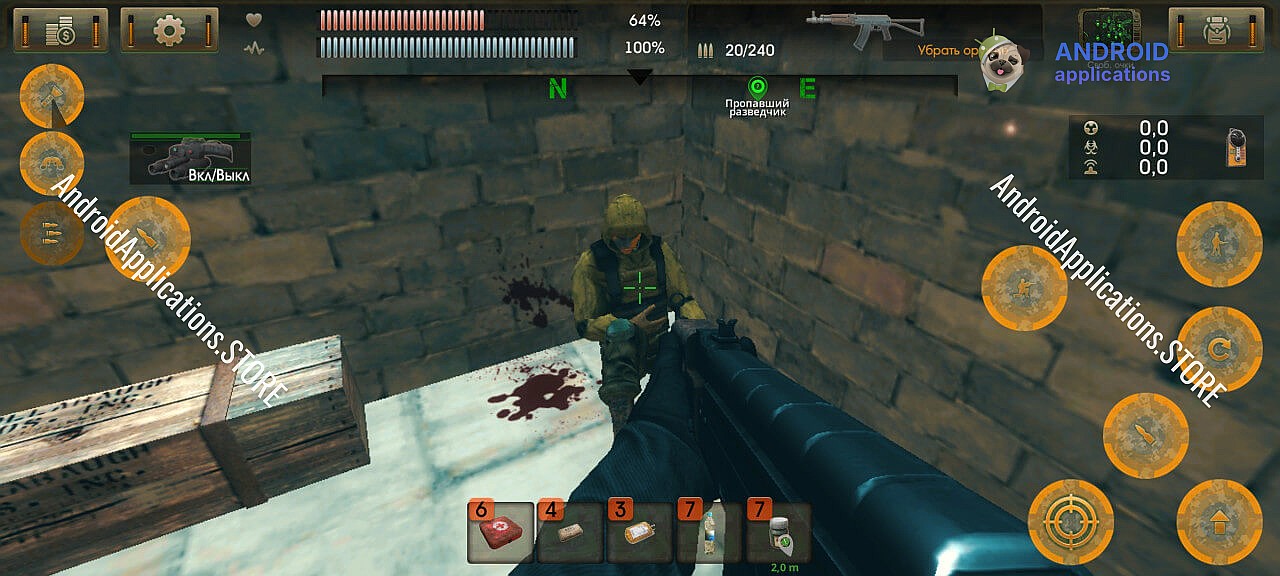Tap the green radar minimap

[1111, 24]
